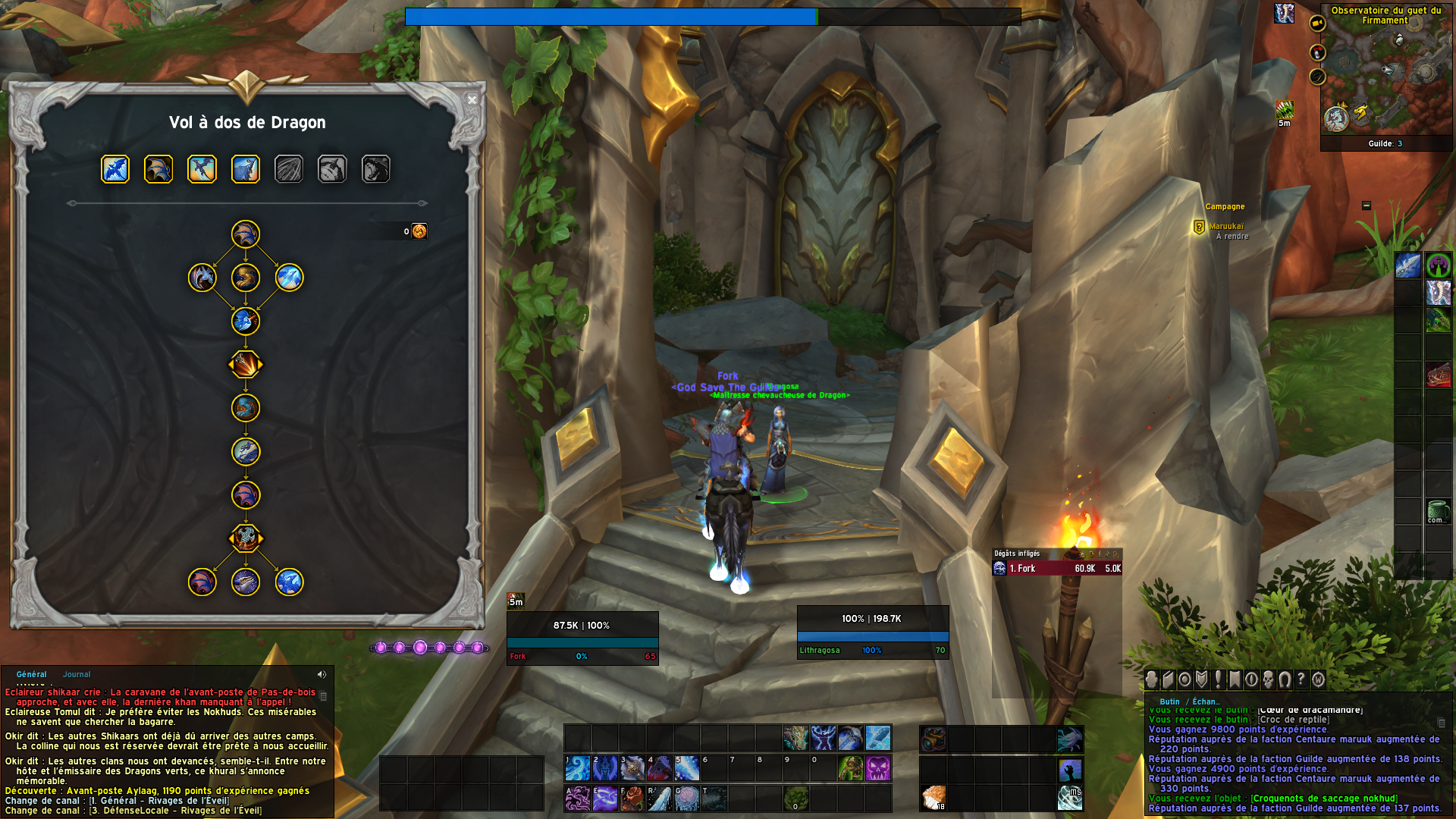The height and width of the screenshot is (819, 1456).
Task: Select the top node of the dragon talent tree
Action: coord(246,234)
